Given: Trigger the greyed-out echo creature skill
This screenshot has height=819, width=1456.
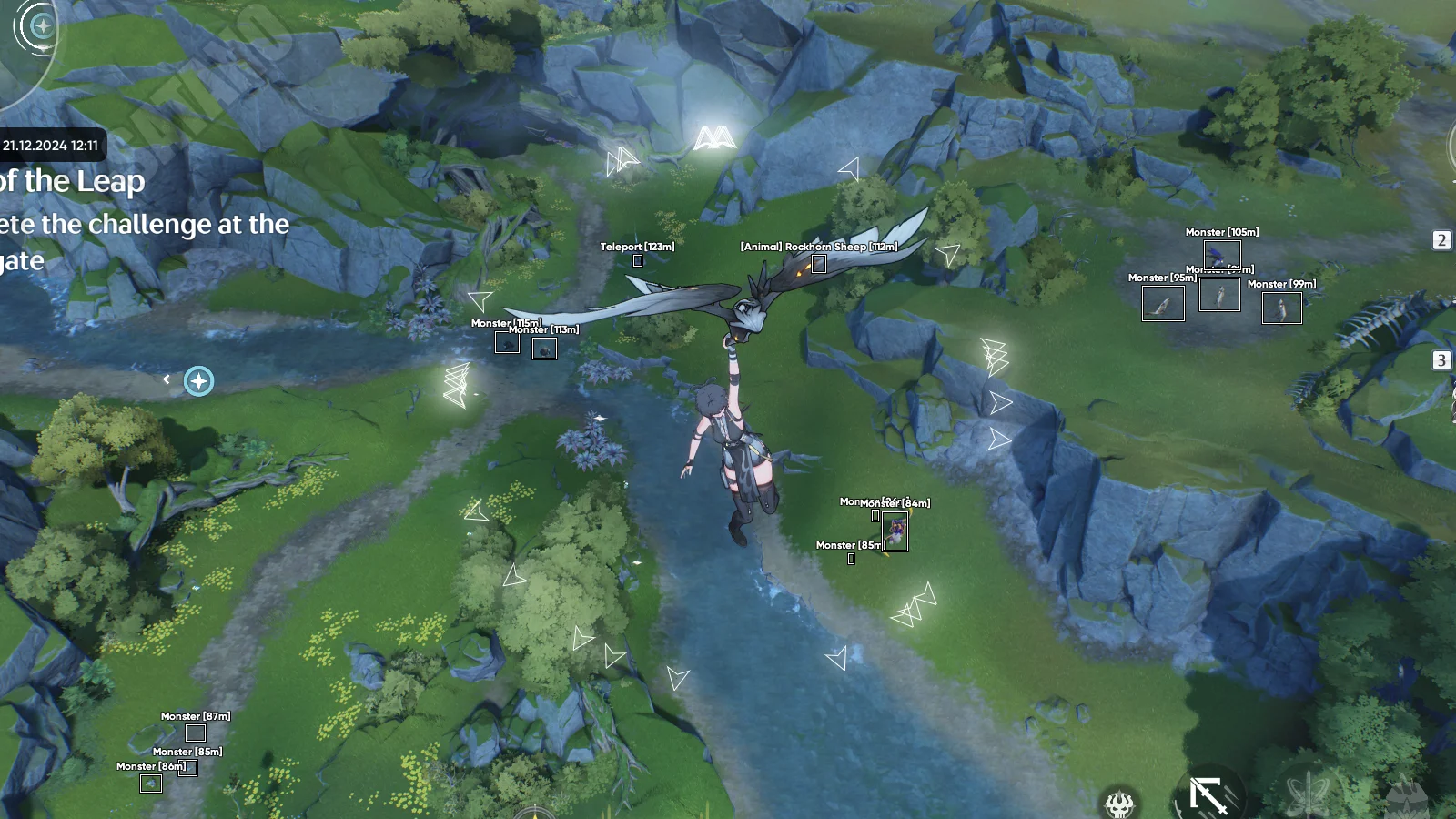Looking at the screenshot, I should [1407, 797].
